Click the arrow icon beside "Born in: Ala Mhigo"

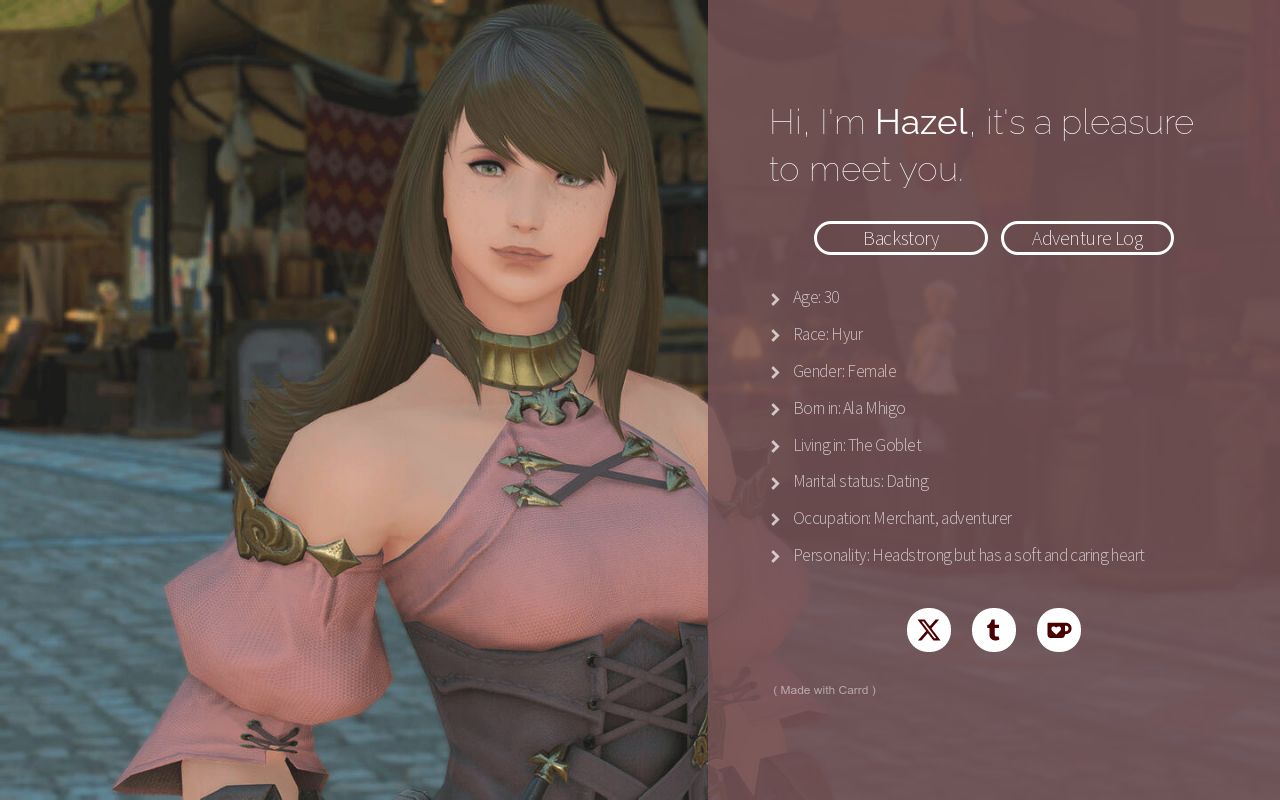pyautogui.click(x=776, y=409)
